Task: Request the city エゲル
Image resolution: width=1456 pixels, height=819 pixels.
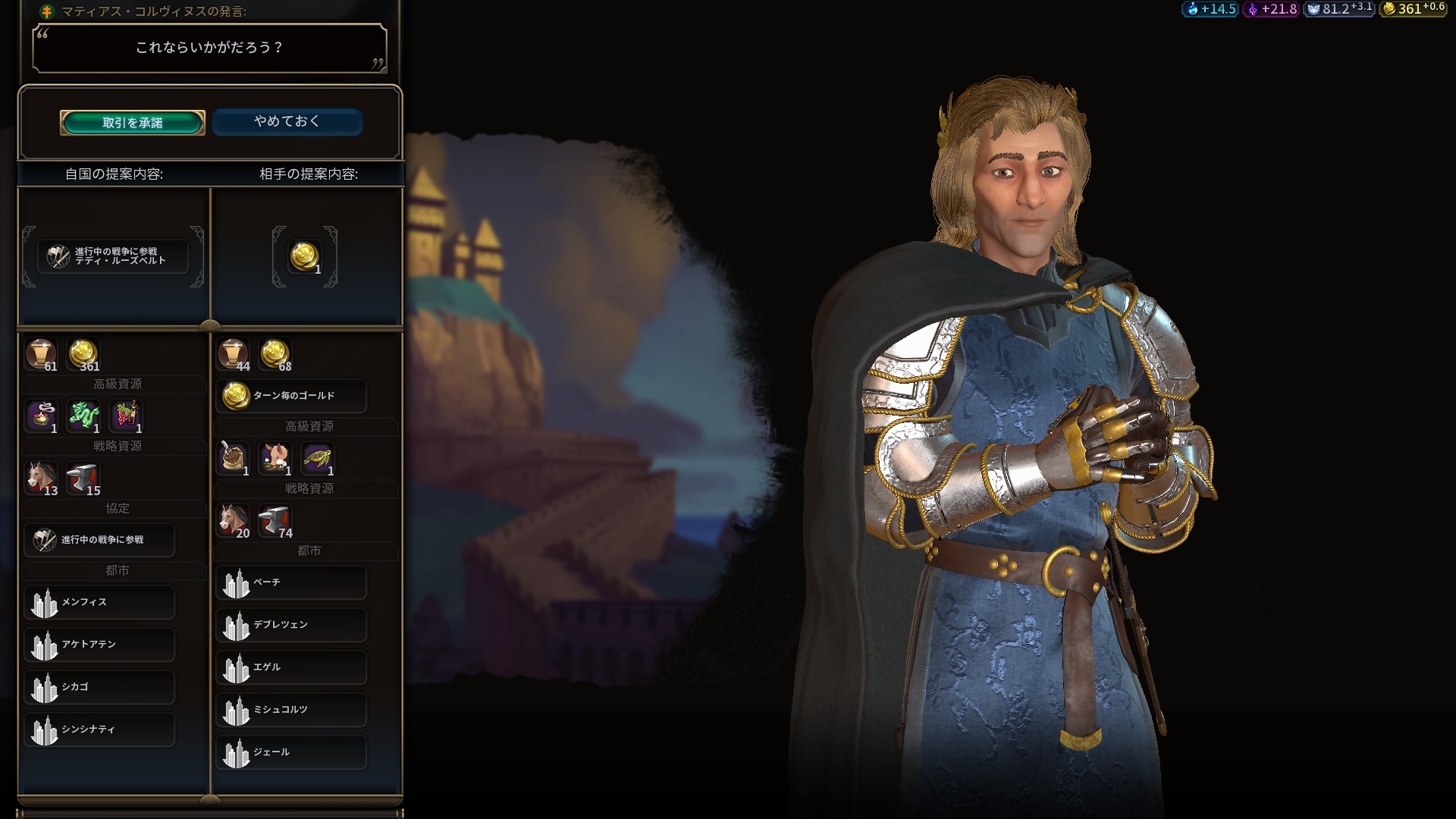Action: pos(291,667)
